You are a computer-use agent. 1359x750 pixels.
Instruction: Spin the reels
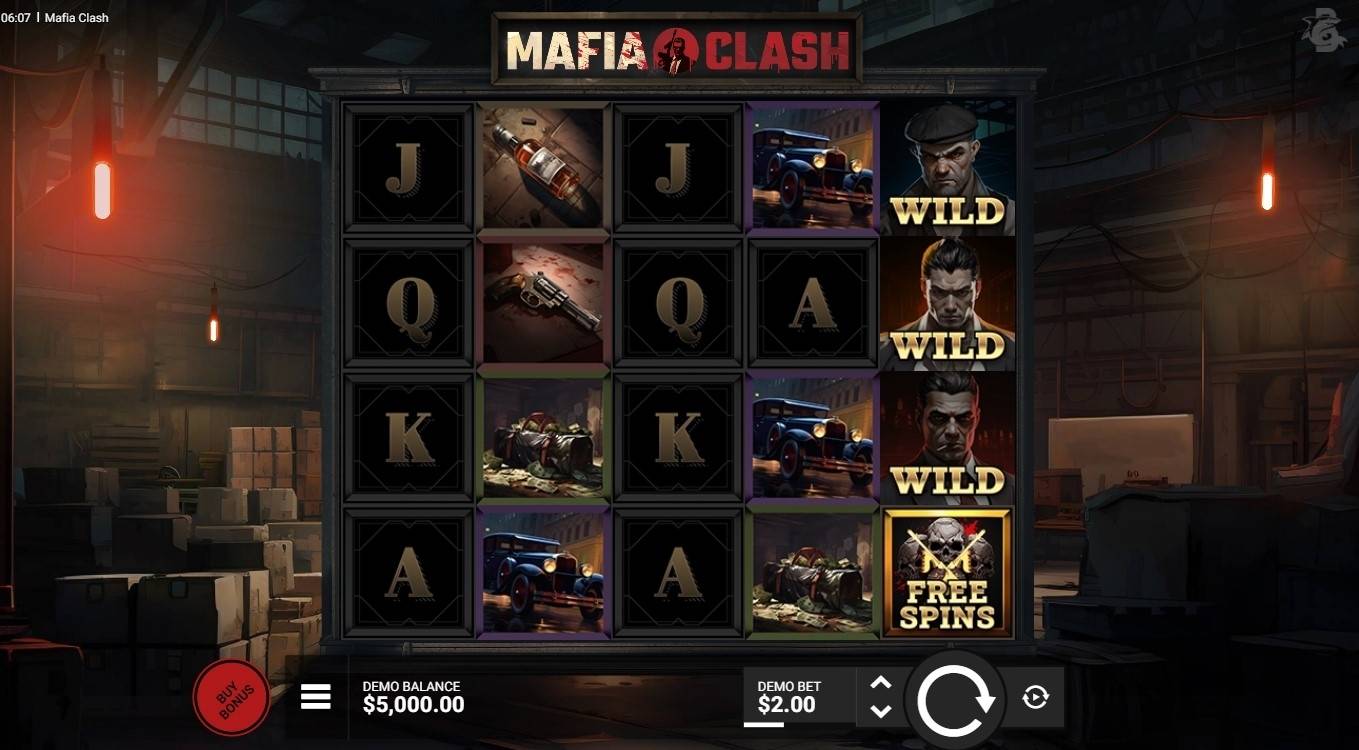955,700
